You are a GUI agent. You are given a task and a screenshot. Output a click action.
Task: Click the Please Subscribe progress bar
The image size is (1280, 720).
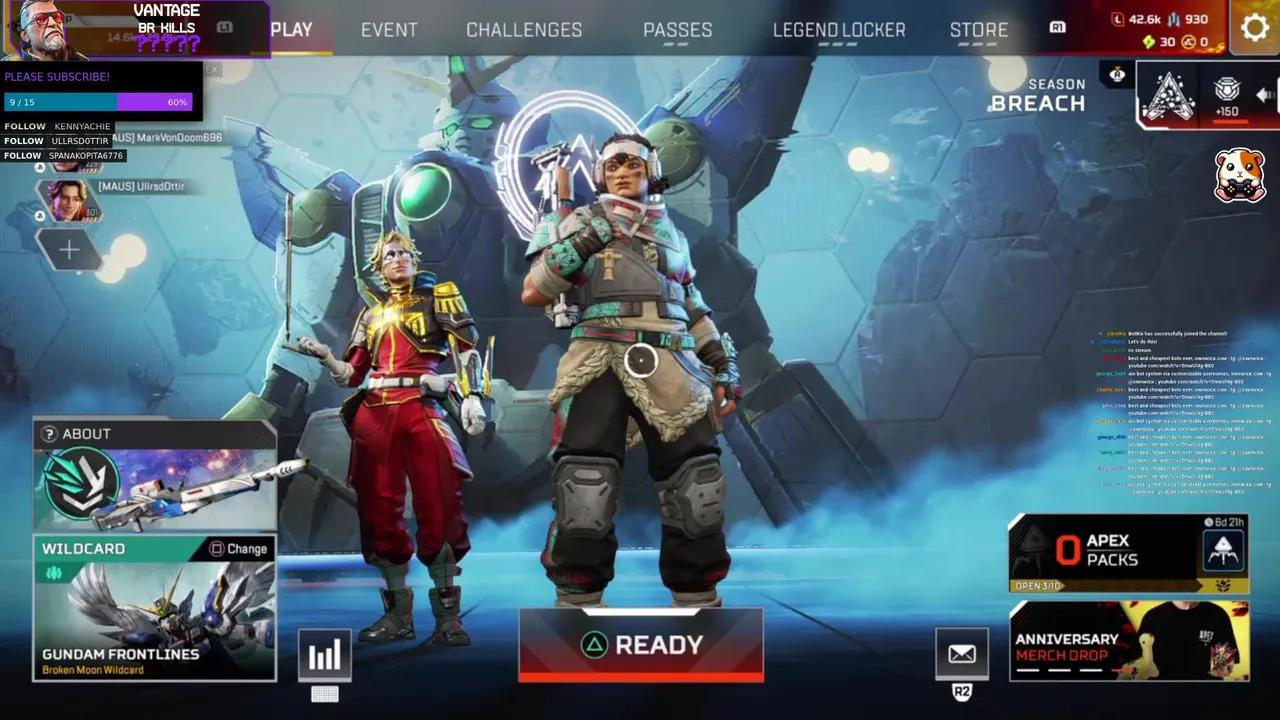(x=97, y=101)
